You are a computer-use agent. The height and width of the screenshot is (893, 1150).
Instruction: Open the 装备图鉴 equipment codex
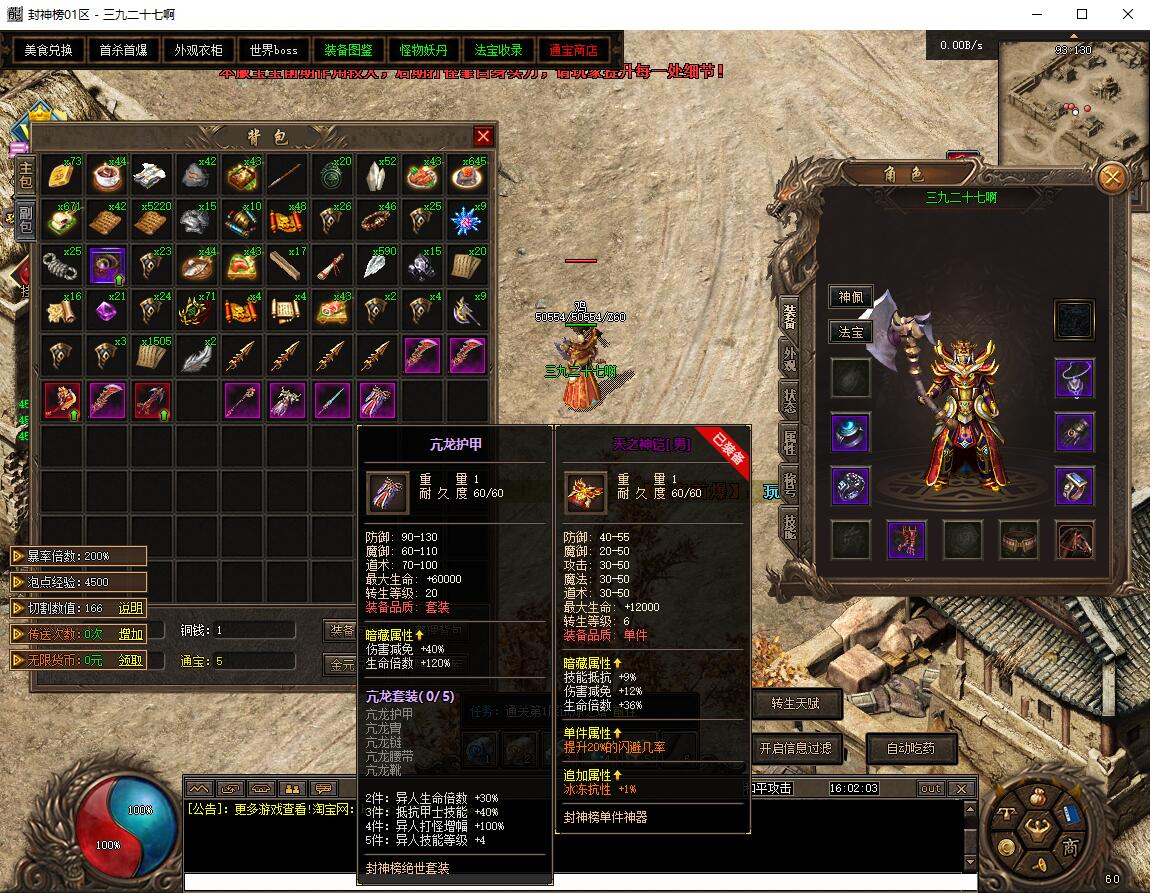pyautogui.click(x=348, y=50)
